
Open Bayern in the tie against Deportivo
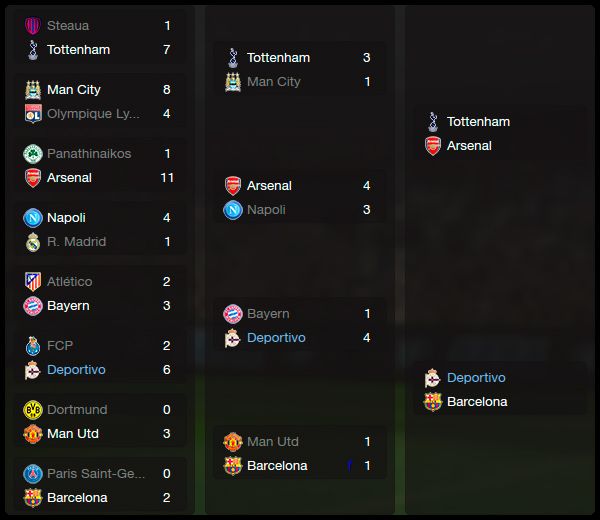tap(268, 314)
